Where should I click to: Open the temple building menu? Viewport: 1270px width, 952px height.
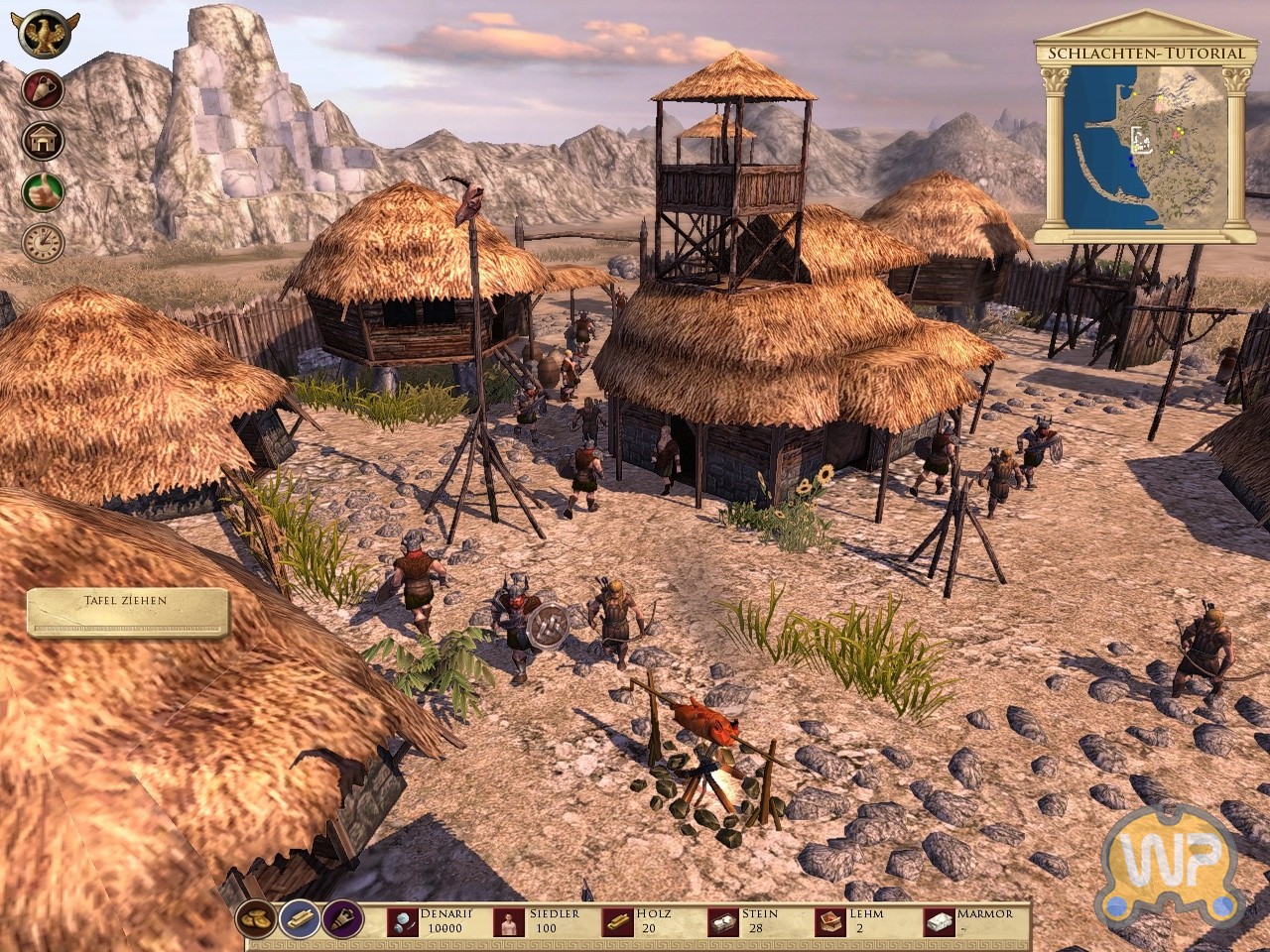(x=43, y=140)
